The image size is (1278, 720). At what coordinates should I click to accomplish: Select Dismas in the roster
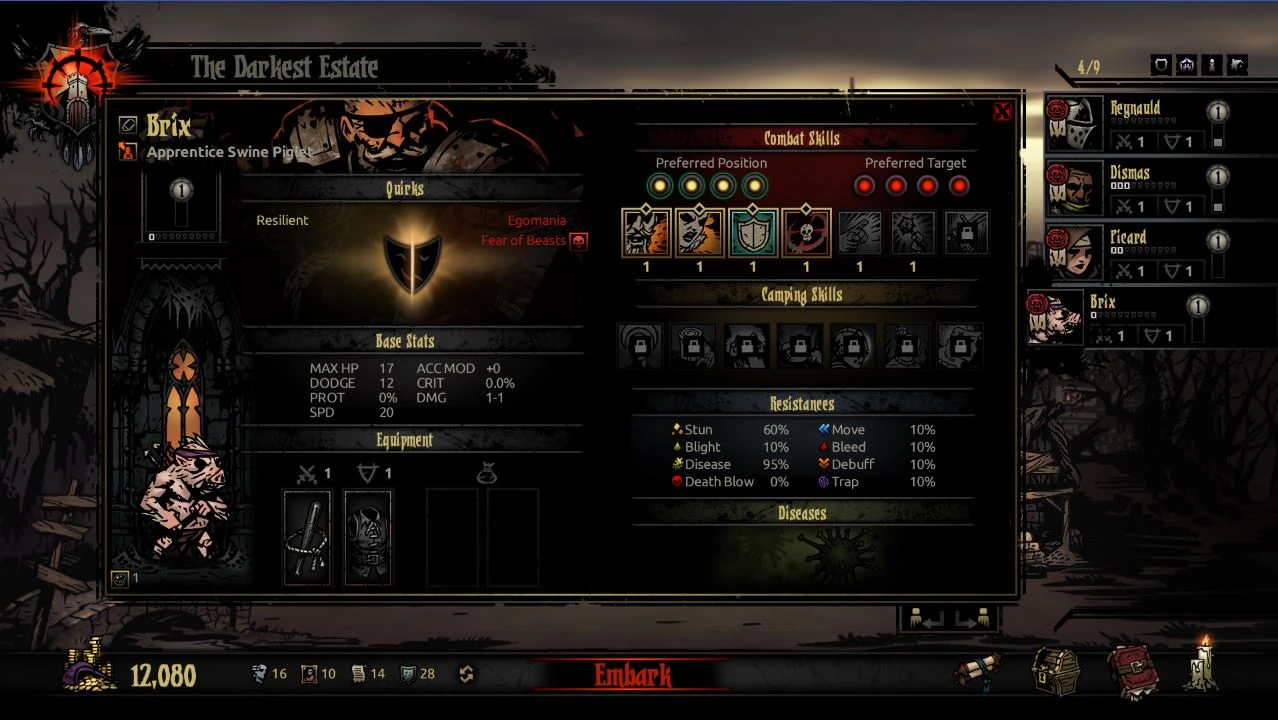(x=1135, y=188)
